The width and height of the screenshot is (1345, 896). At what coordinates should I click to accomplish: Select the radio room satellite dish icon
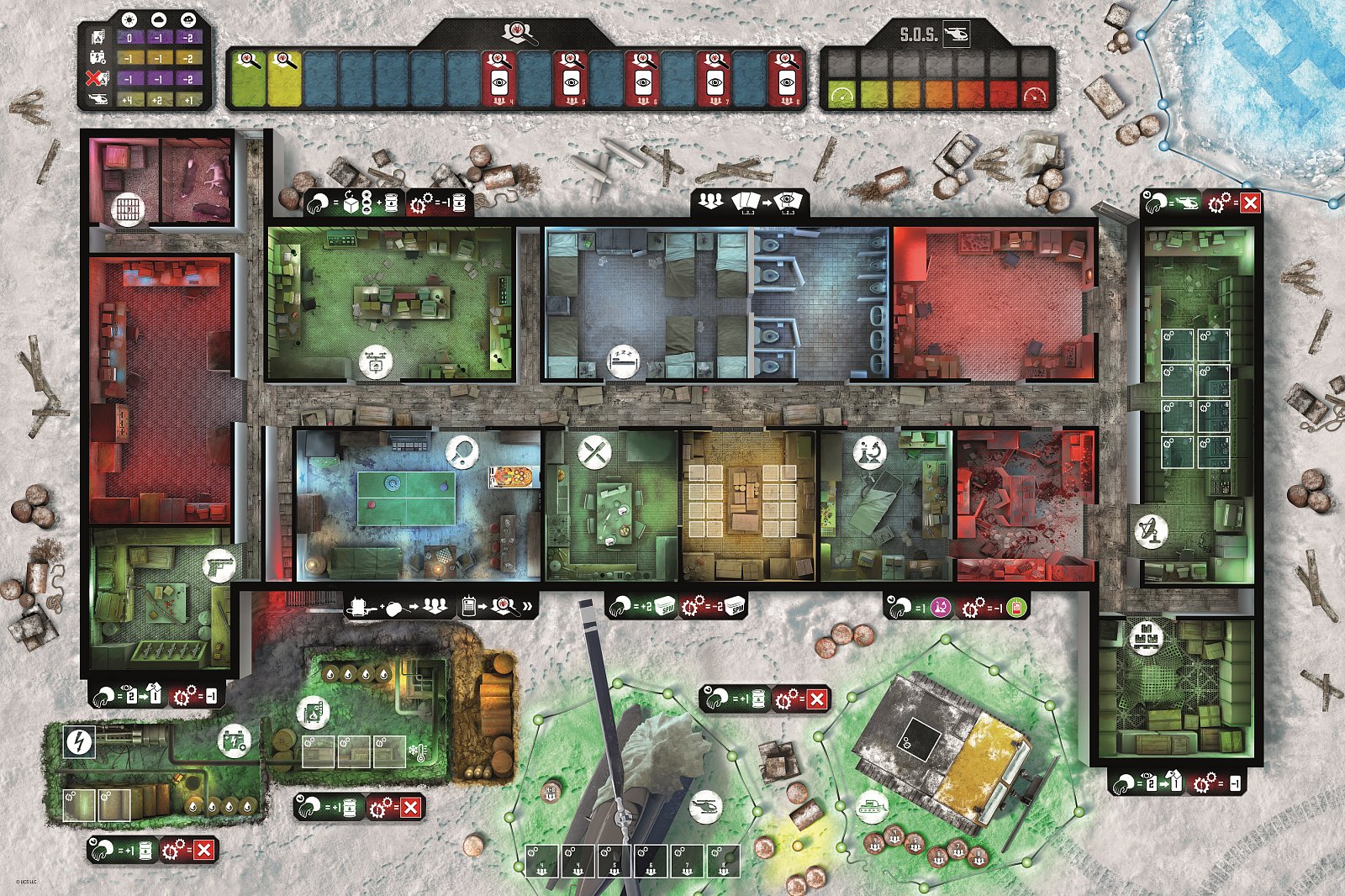tap(1150, 532)
